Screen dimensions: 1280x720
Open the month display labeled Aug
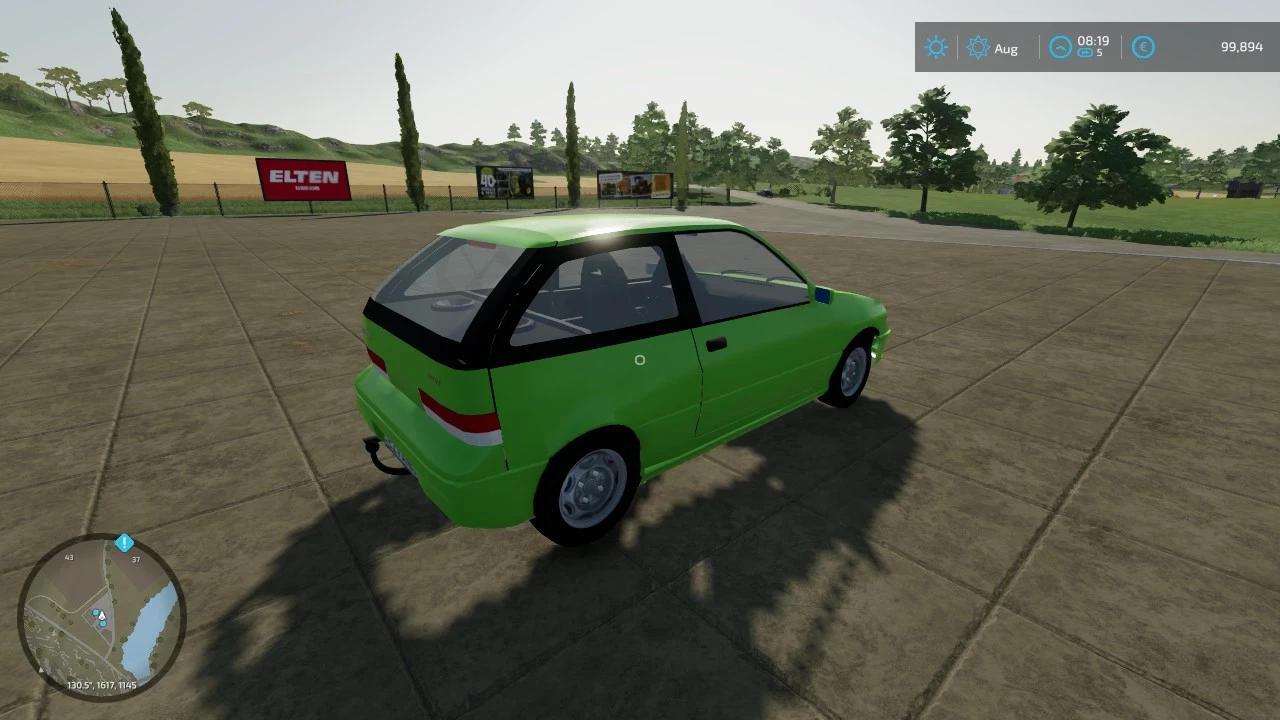[x=1007, y=48]
